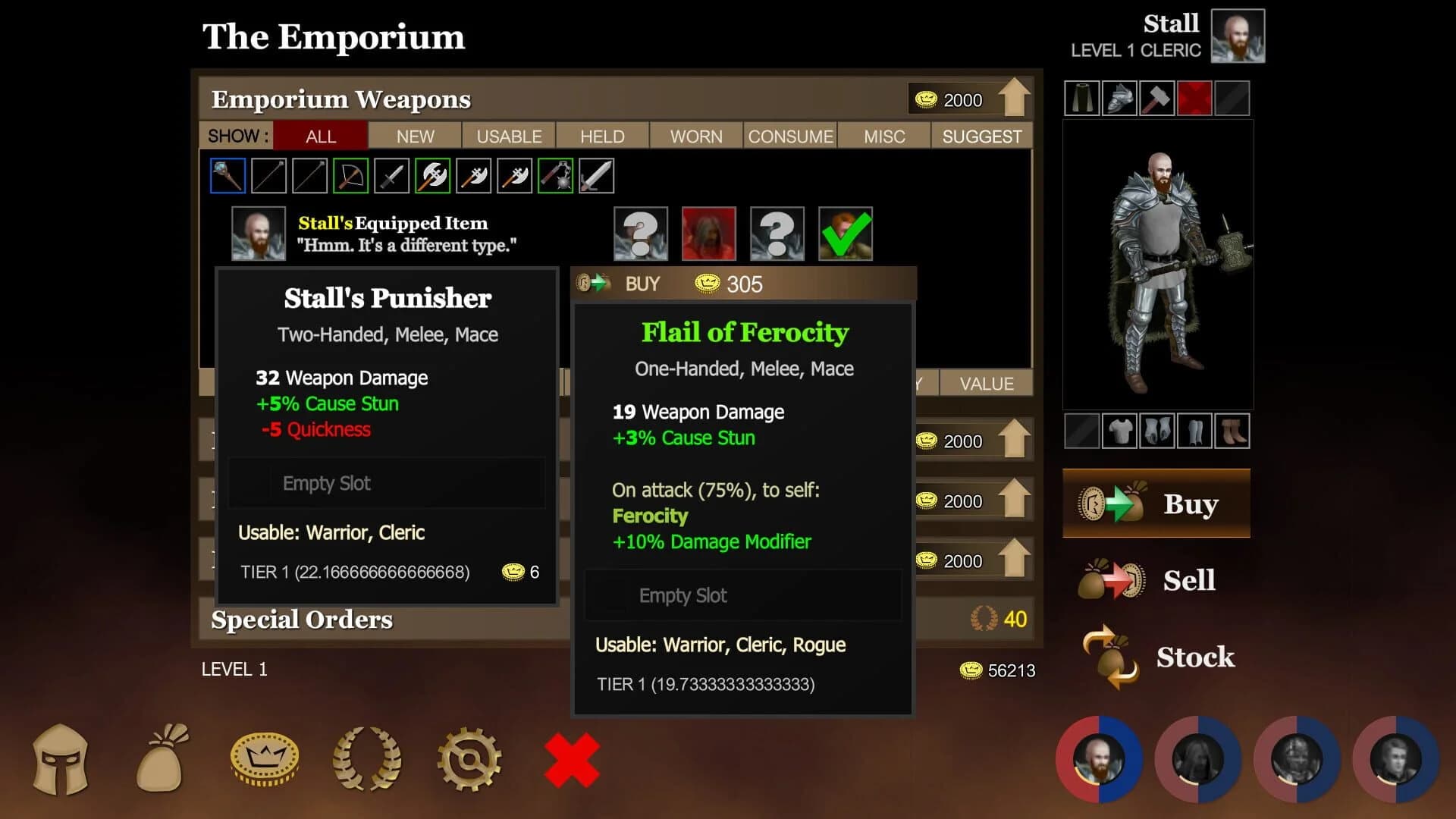Collapse the 2000-gold category via its arrow
Viewport: 1456px width, 819px height.
coord(1016,441)
